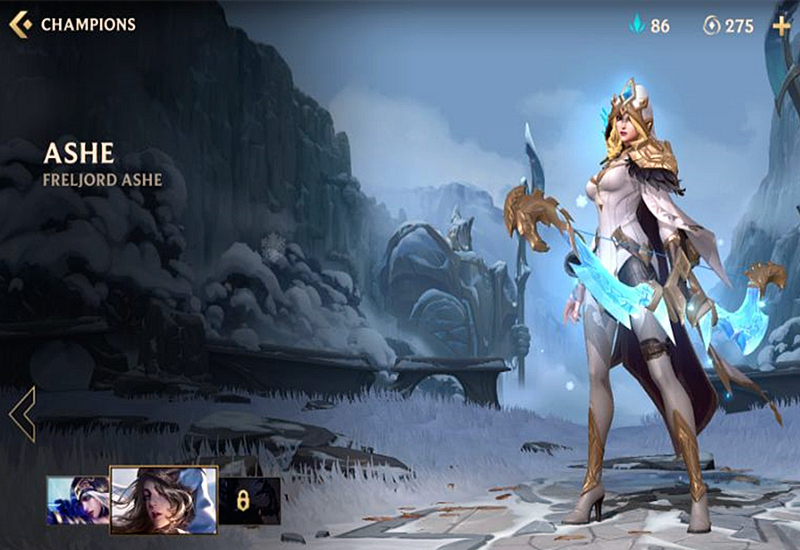800x550 pixels.
Task: Select the highlighted Freljord Ashe skin thumbnail
Action: tap(163, 500)
